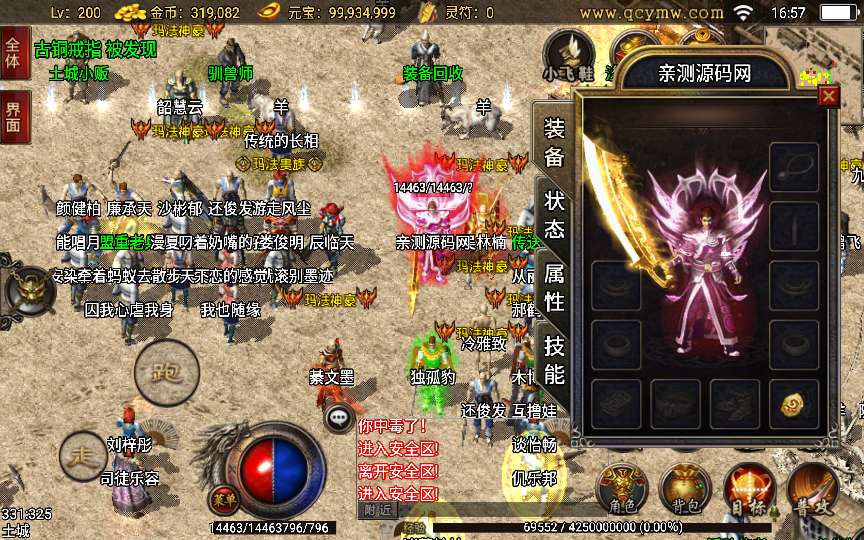Open the 状态 status tab
This screenshot has height=540, width=864.
coord(554,214)
